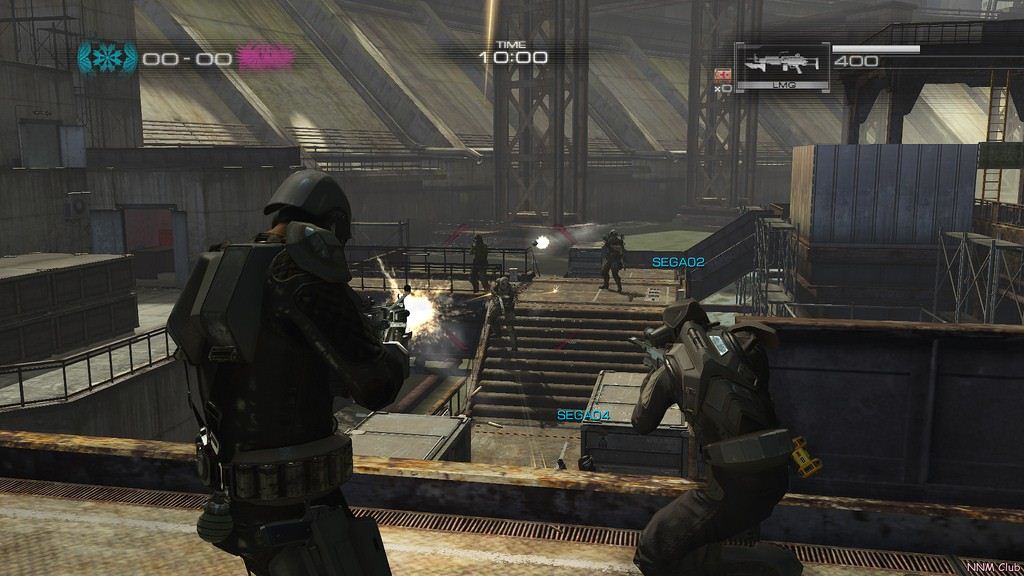Click the pink team emblem

coord(265,58)
